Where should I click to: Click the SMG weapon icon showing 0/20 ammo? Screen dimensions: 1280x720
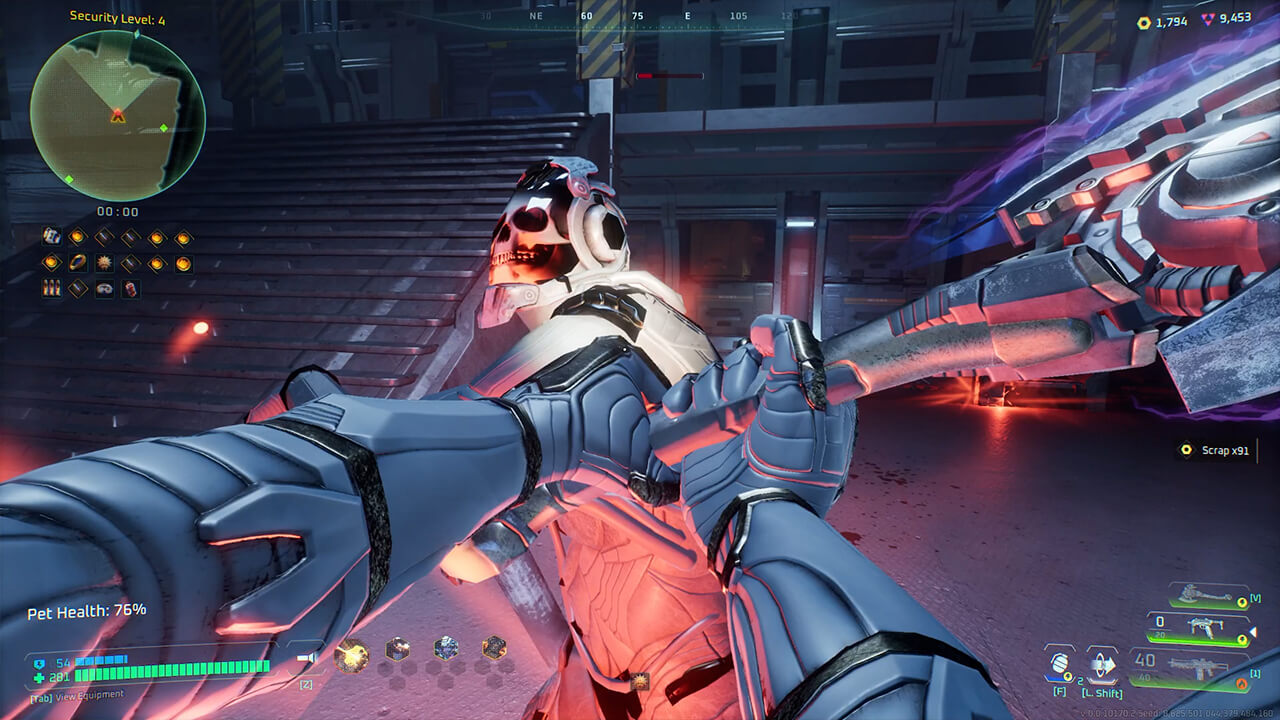click(1204, 627)
